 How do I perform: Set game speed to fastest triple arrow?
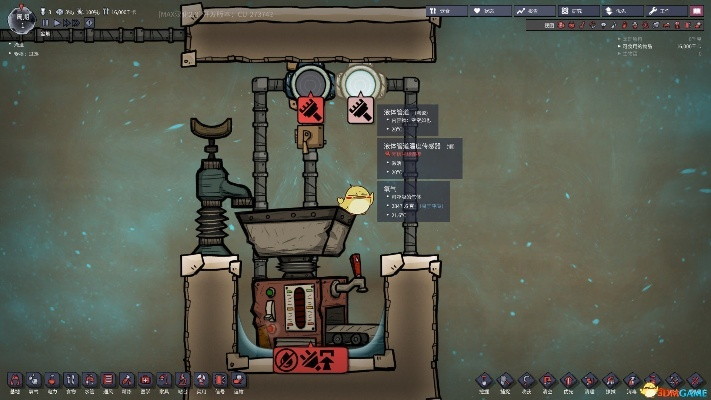(77, 22)
